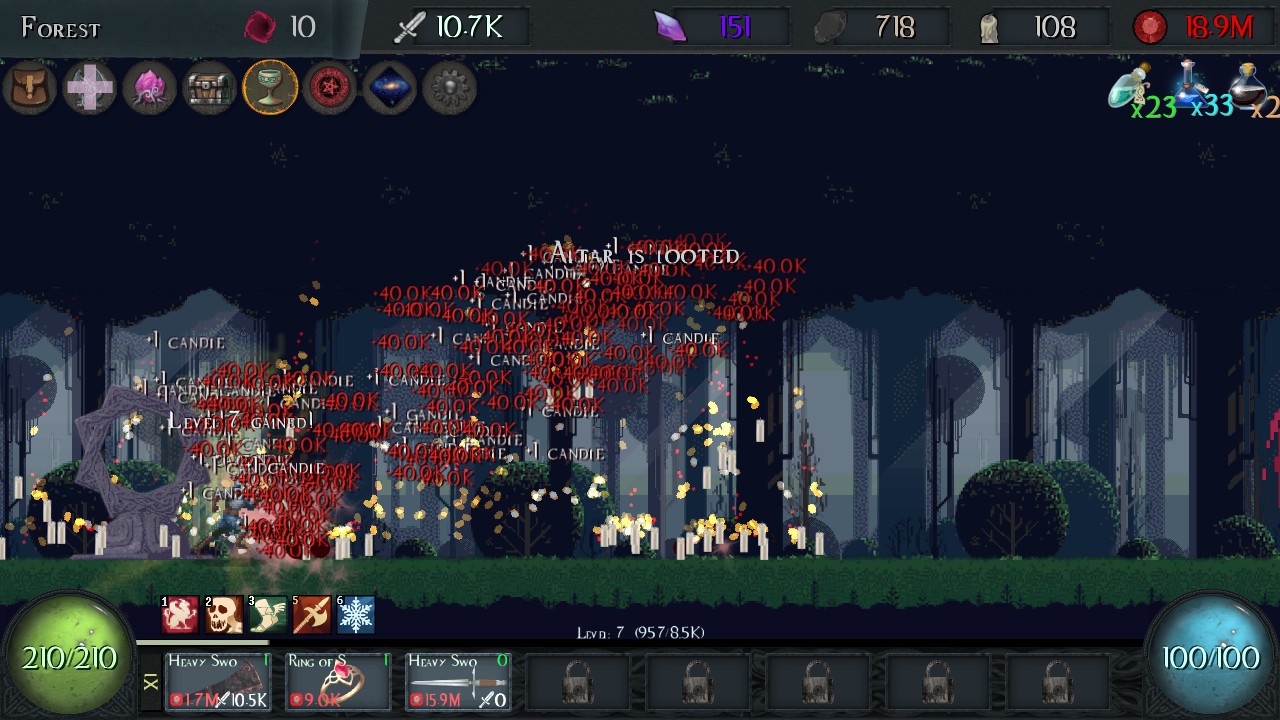Use the dark round-flask potion

point(1248,88)
